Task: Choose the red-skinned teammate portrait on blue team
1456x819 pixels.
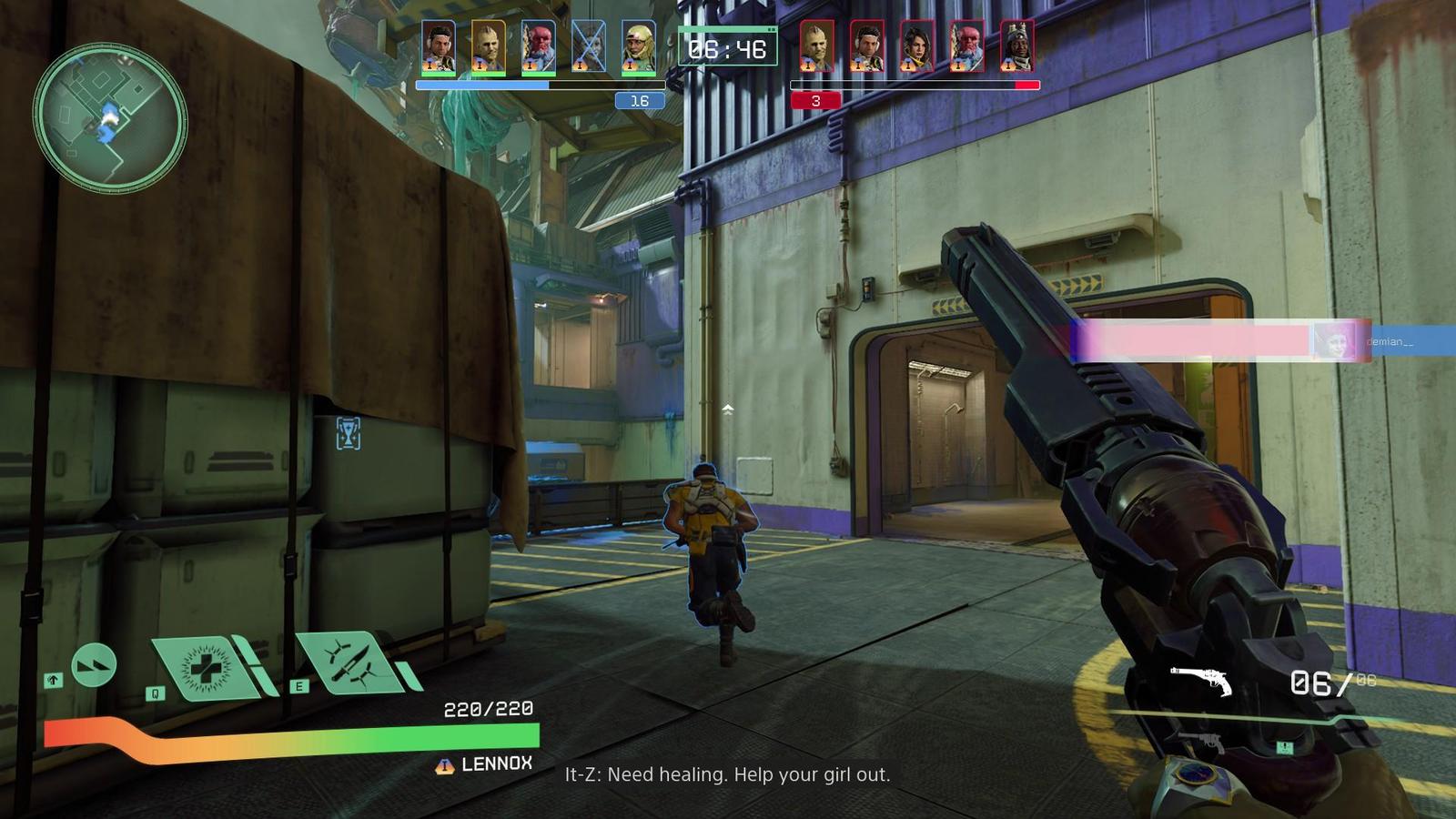Action: tap(538, 47)
